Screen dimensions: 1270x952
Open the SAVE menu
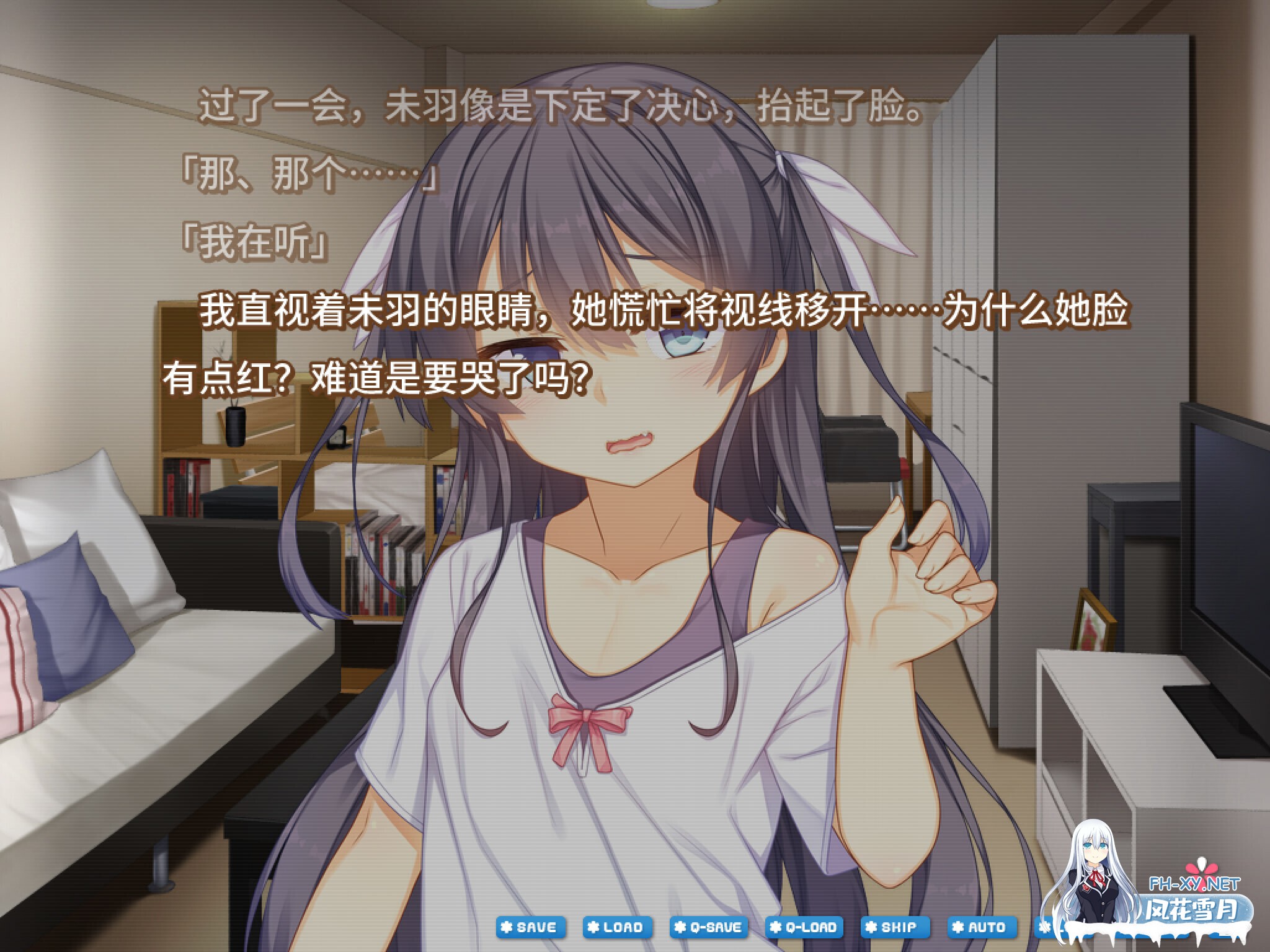[x=530, y=928]
